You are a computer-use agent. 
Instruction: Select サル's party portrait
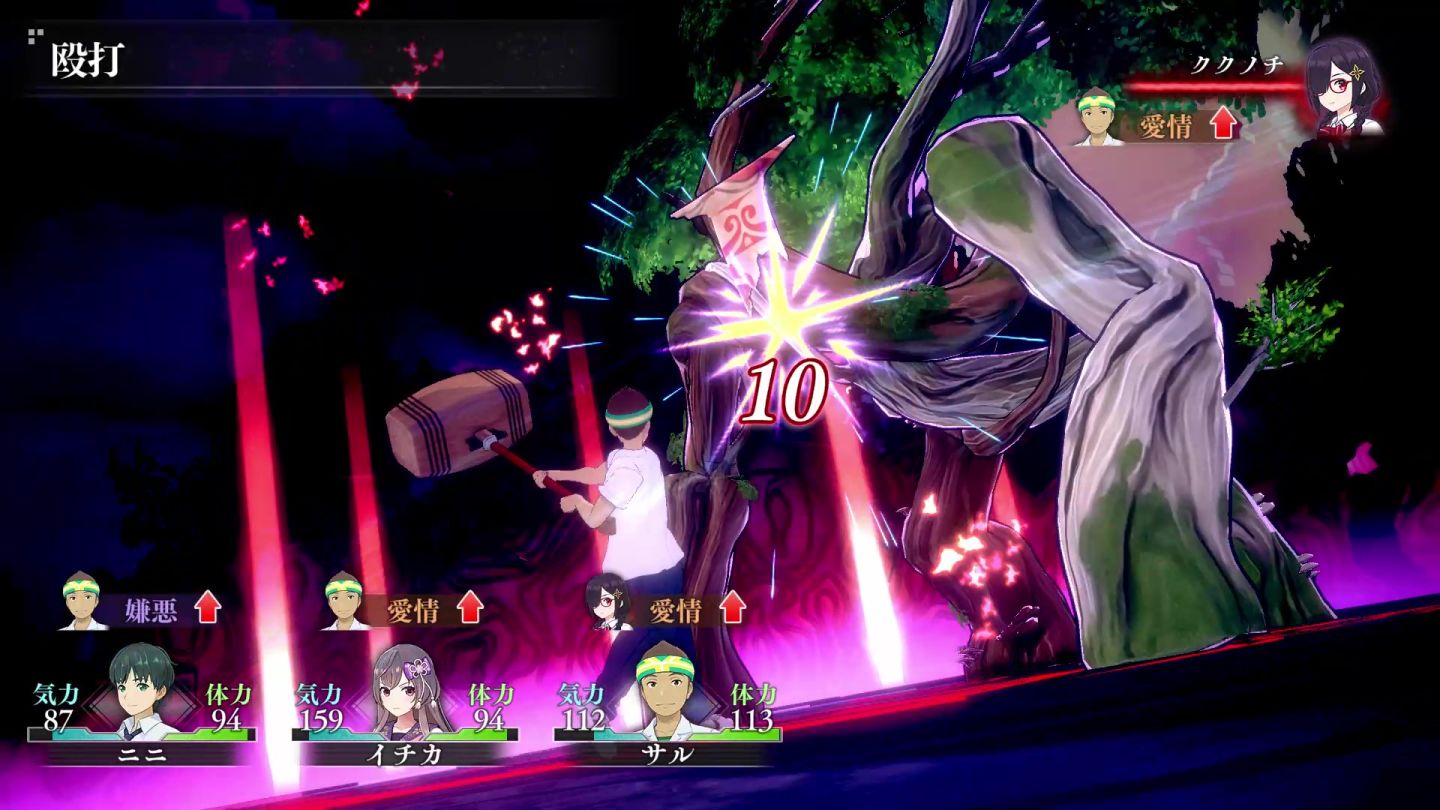point(666,690)
